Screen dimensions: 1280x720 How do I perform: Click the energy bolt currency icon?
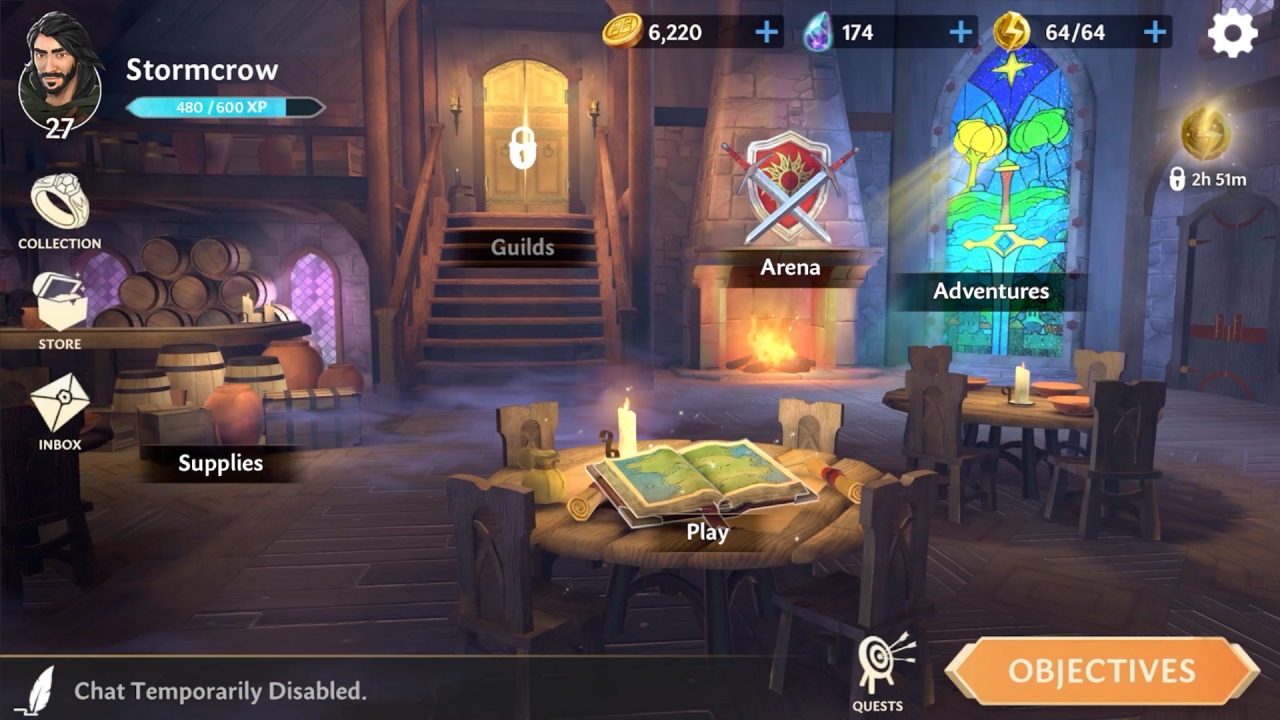pos(1011,31)
